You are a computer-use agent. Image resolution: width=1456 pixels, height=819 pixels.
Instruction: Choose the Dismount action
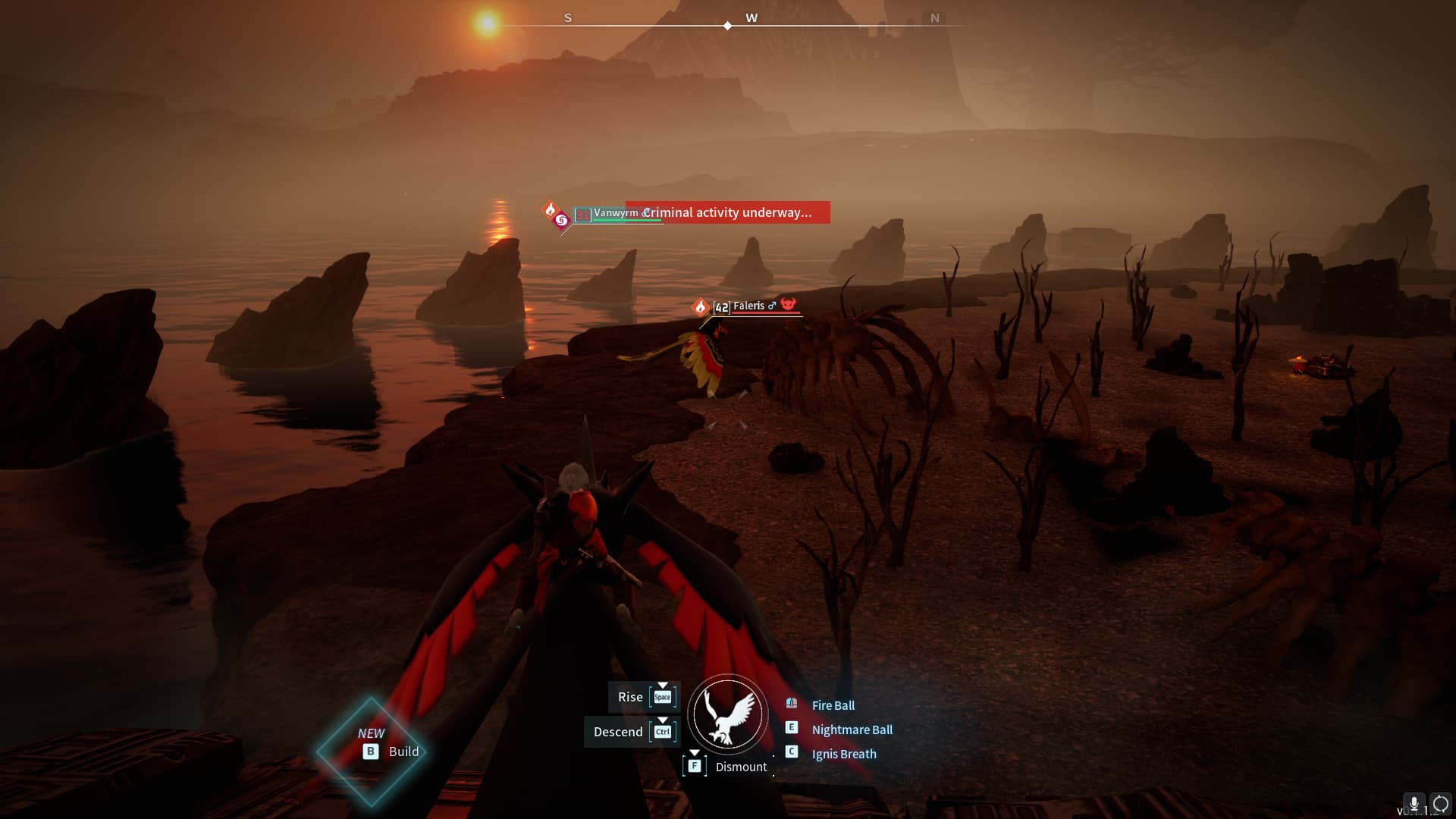tap(740, 767)
